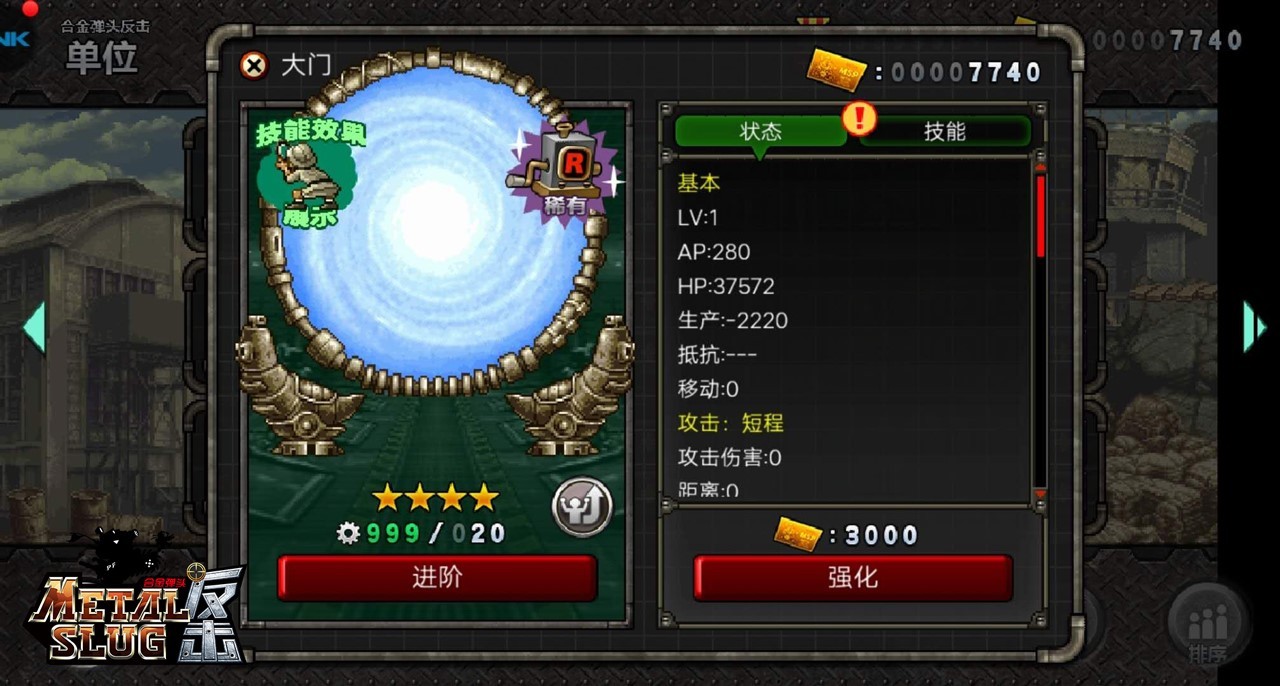Screen dimensions: 1280x686
Task: Go to the previous unit with left arrow
Action: 35,327
